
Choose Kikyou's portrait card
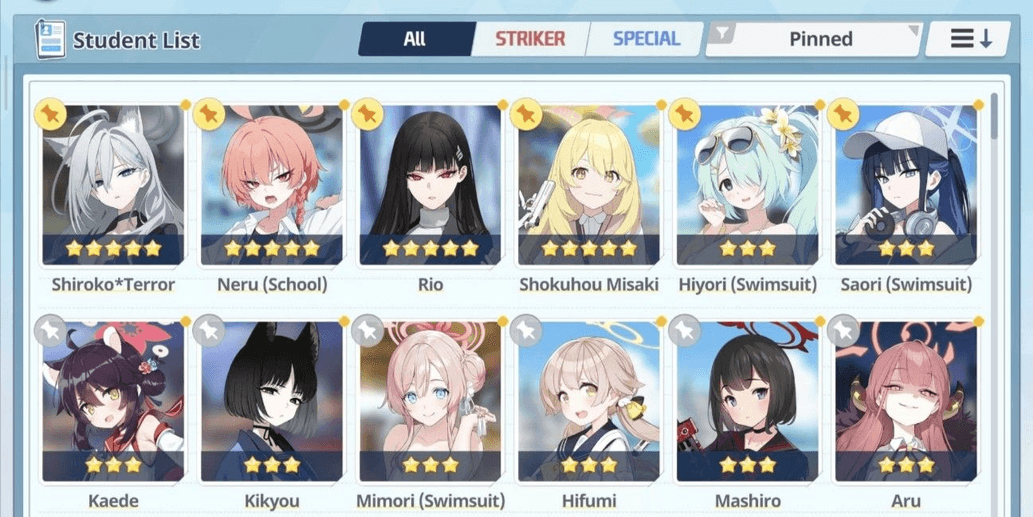coord(272,402)
